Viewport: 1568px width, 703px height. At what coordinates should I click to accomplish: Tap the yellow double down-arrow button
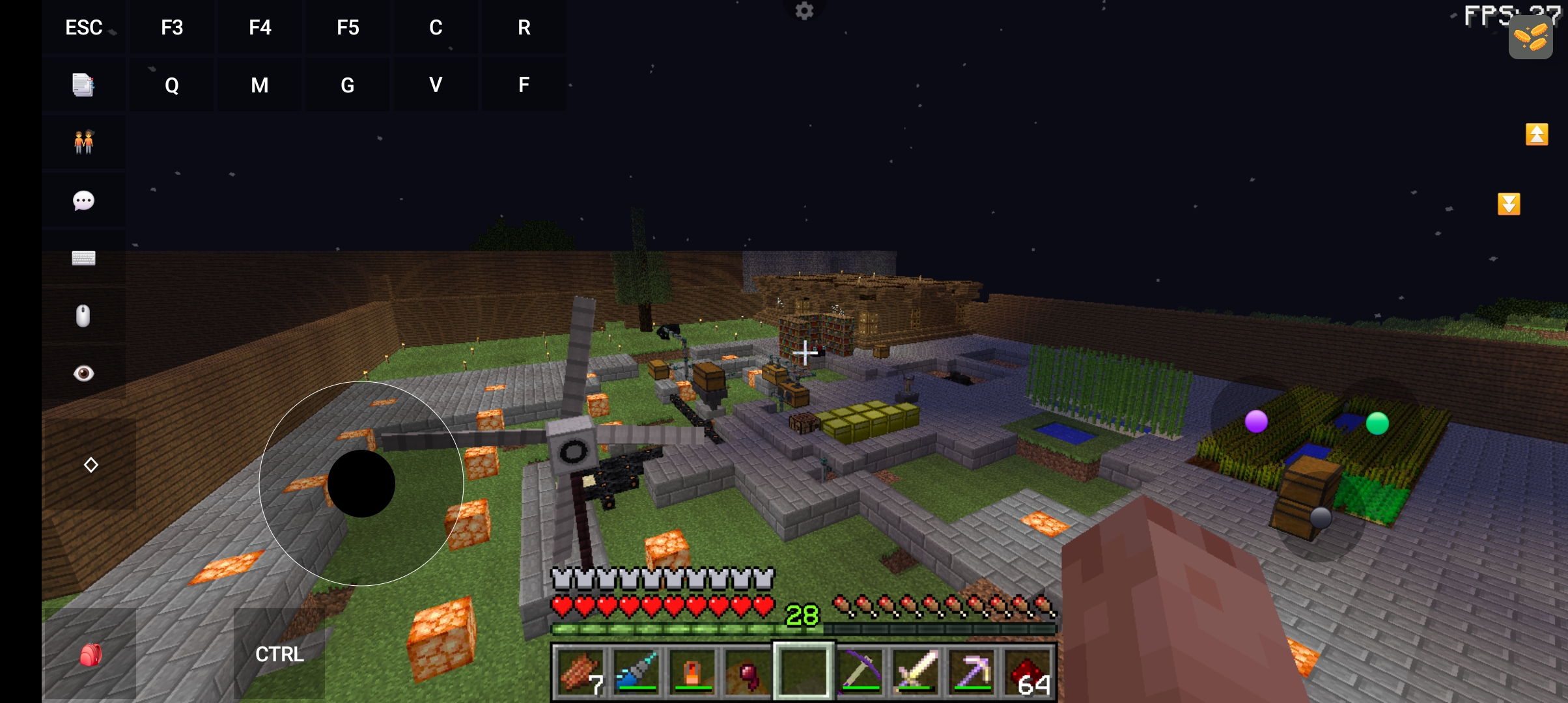(x=1509, y=204)
